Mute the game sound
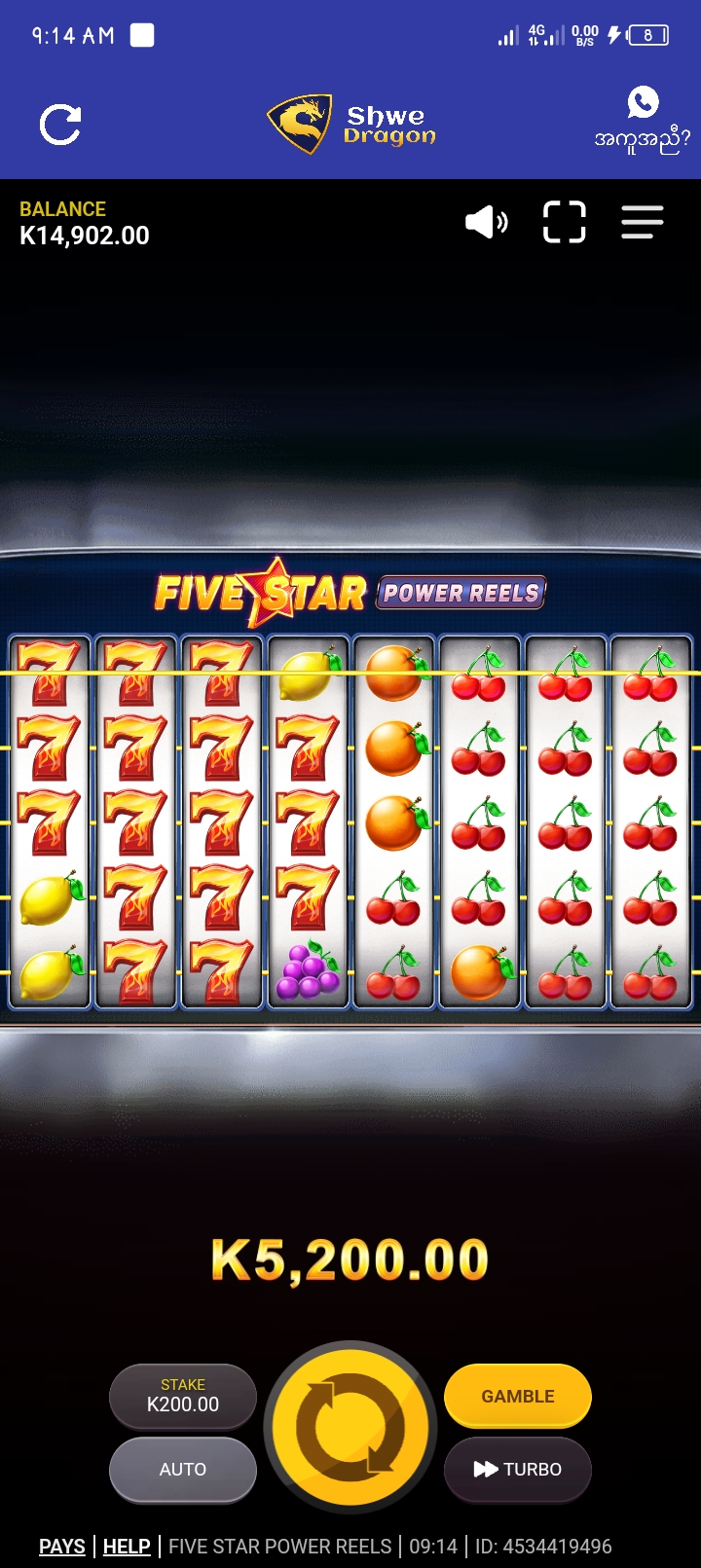The image size is (701, 1568). click(486, 223)
